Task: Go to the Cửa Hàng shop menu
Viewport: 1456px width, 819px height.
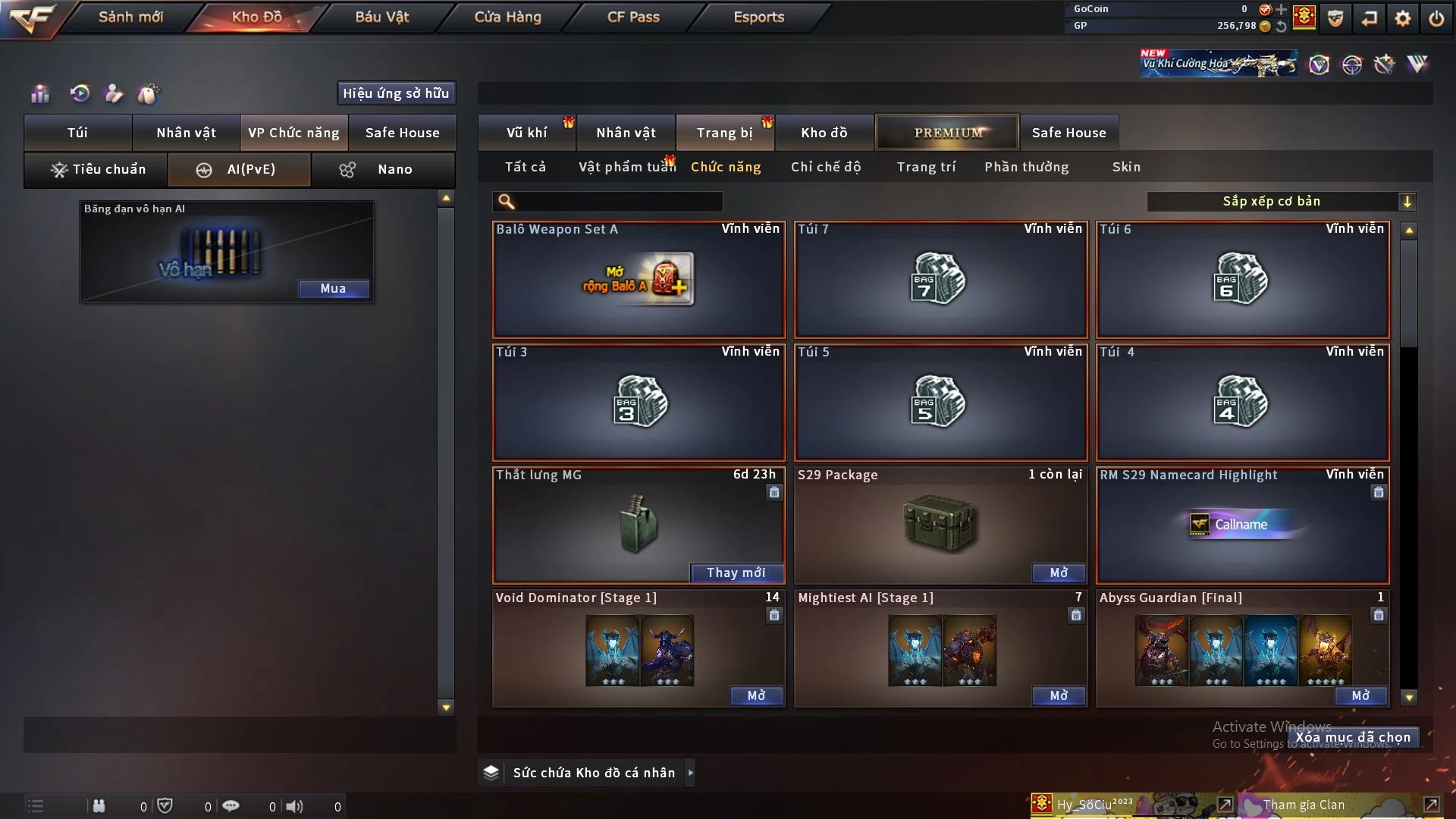Action: (x=507, y=17)
